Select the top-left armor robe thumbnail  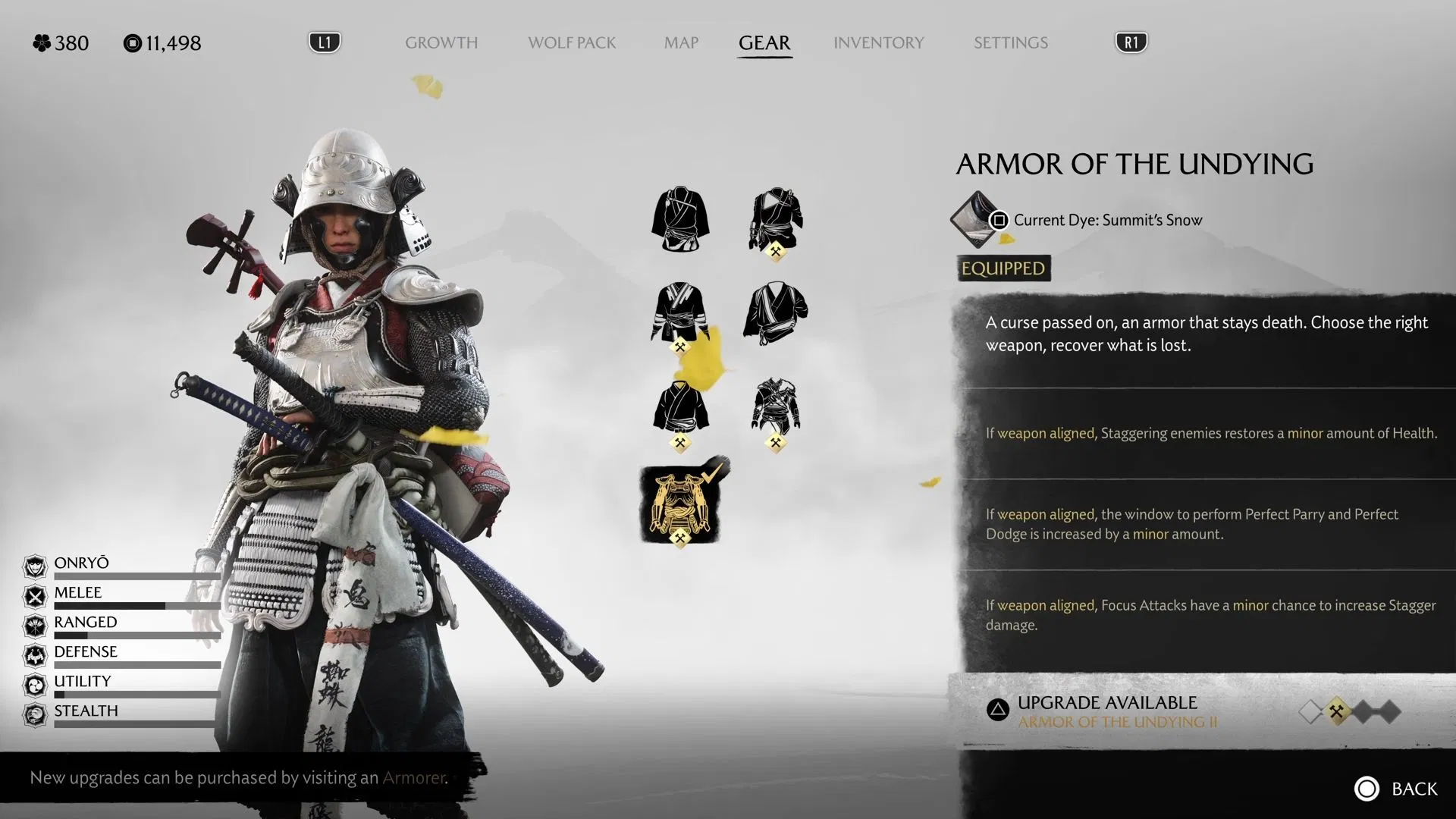(x=679, y=220)
